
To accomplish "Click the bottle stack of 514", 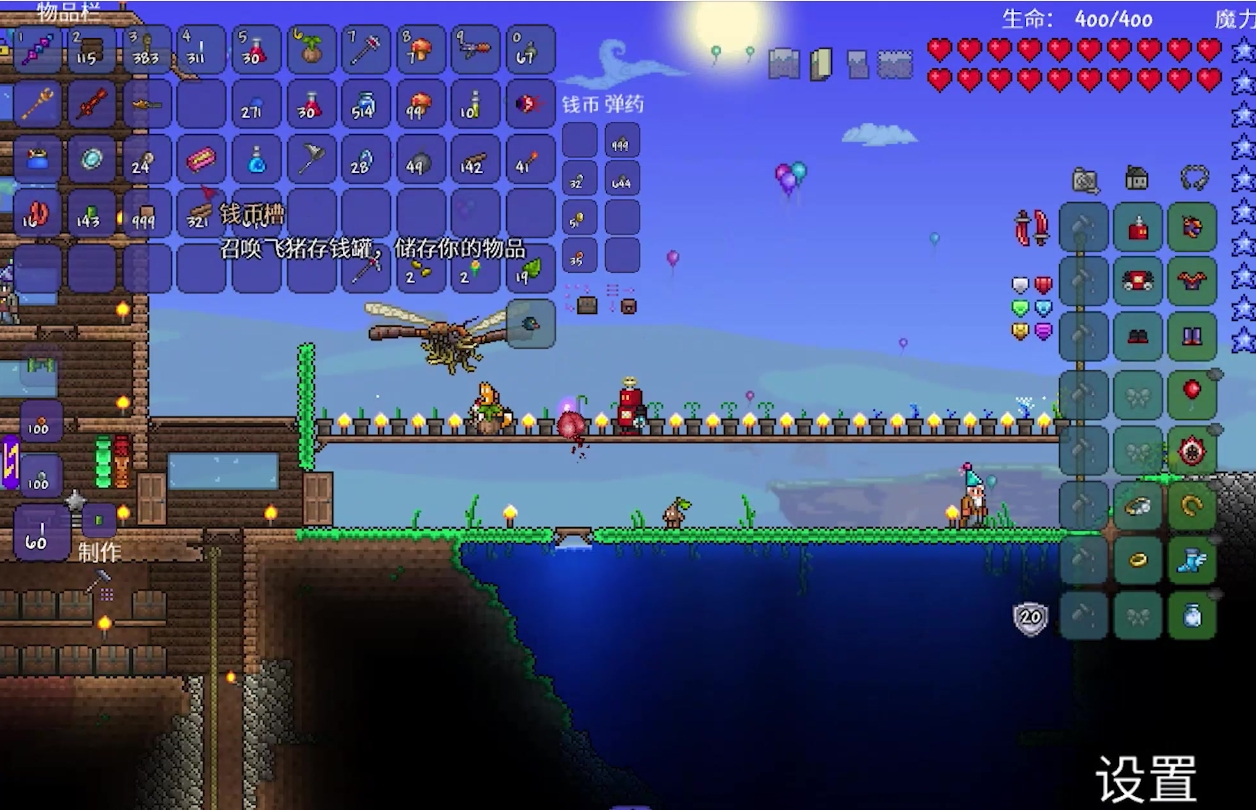I will click(365, 104).
